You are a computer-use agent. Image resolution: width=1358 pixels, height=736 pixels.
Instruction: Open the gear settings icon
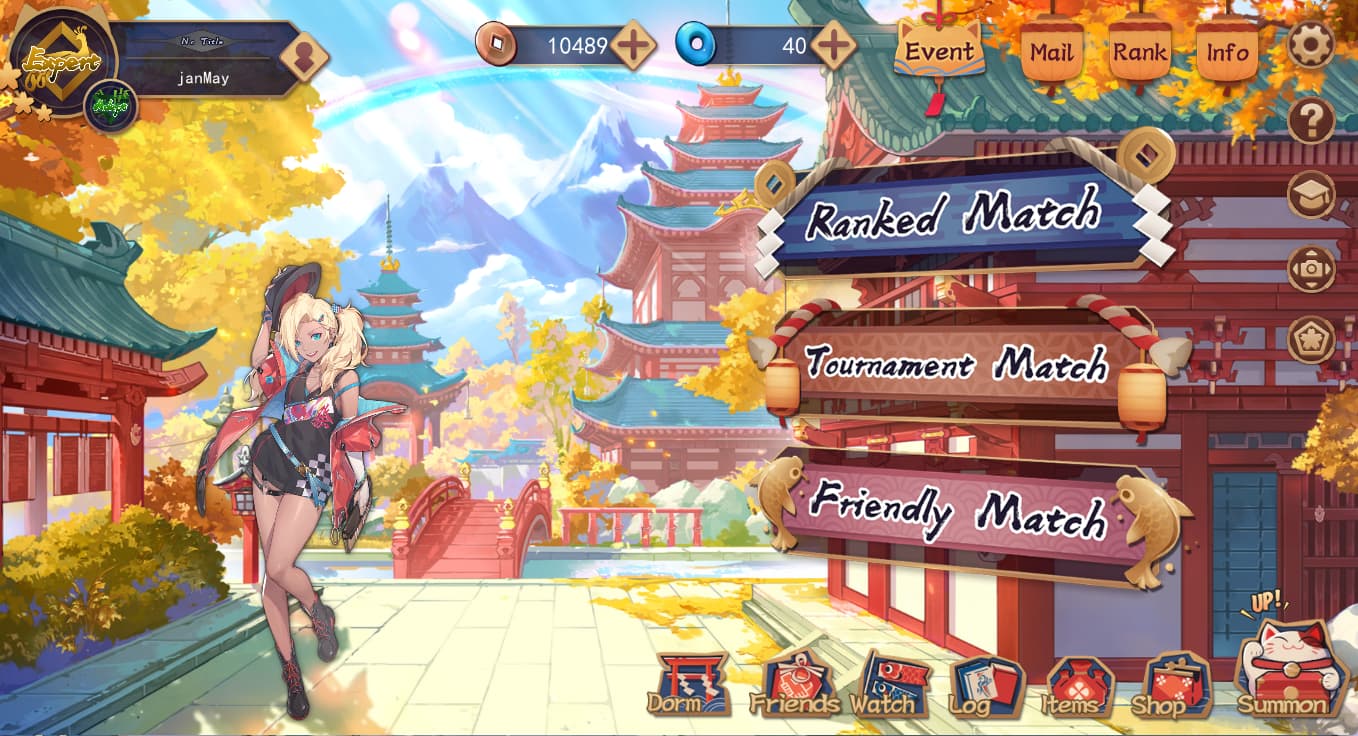[1310, 45]
